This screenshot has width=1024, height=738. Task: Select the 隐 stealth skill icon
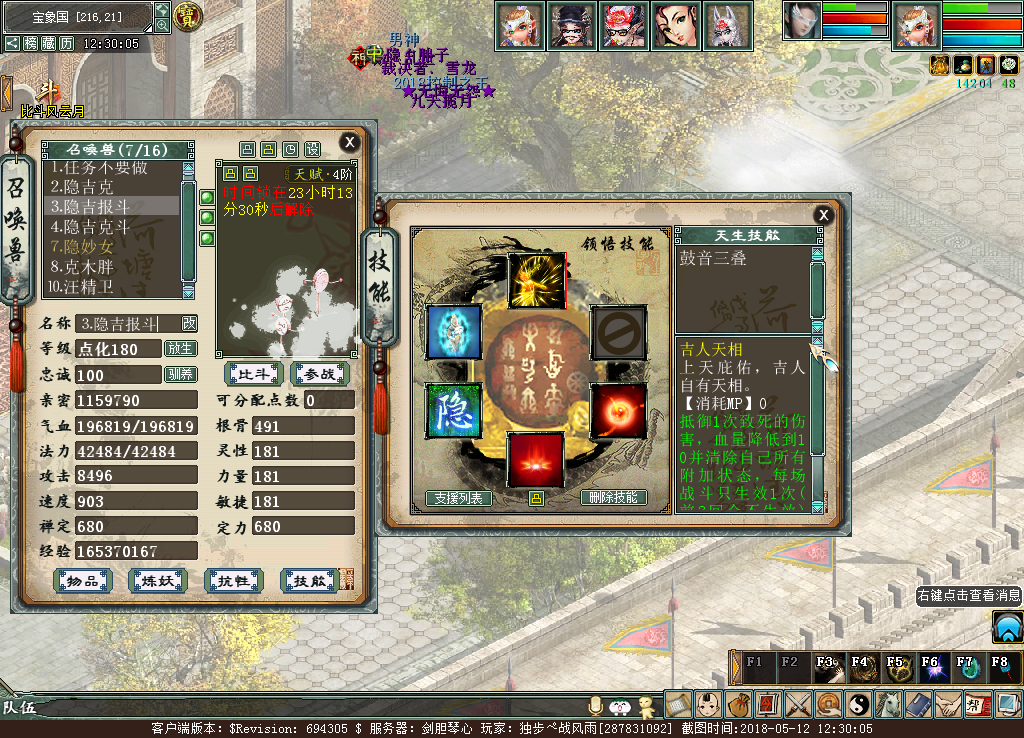pyautogui.click(x=454, y=410)
